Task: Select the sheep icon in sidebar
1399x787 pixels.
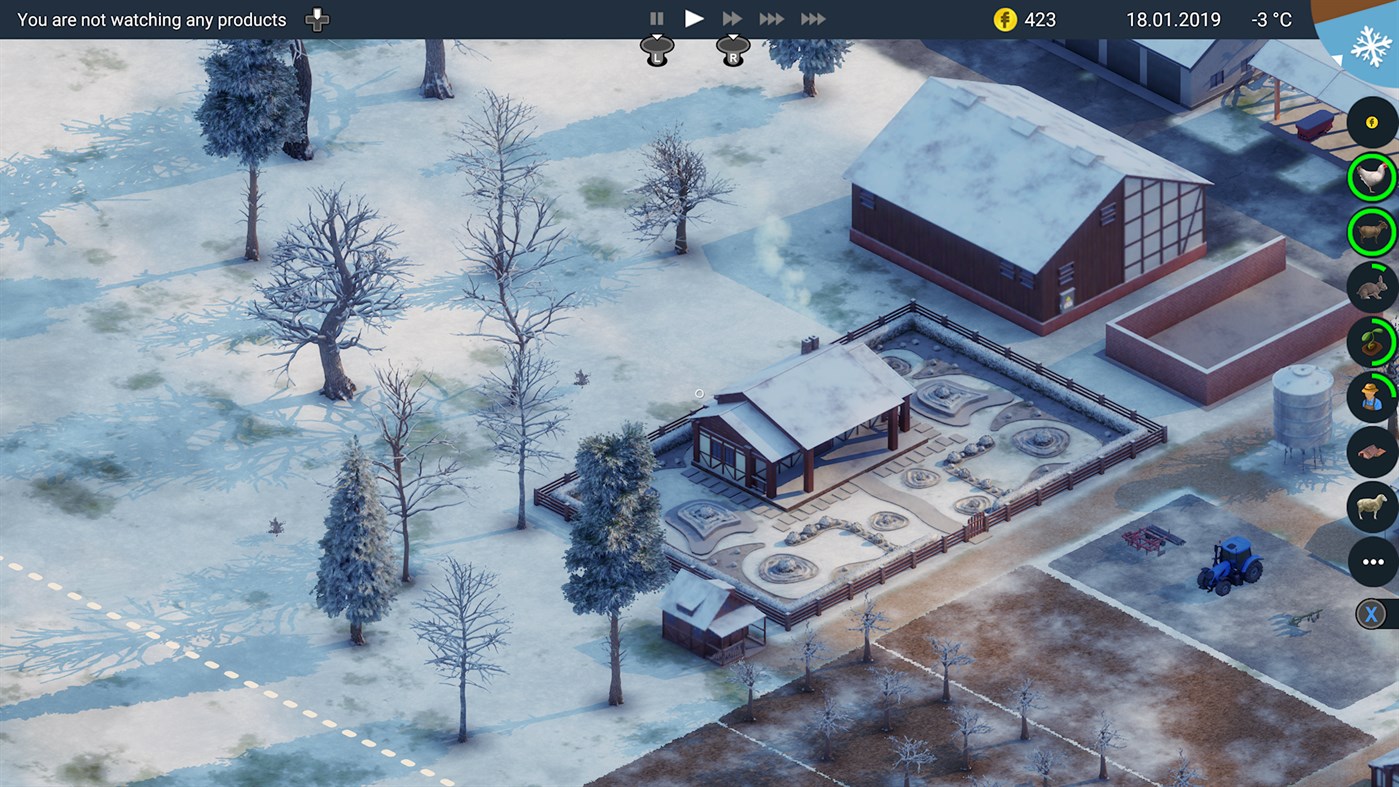Action: coord(1371,507)
